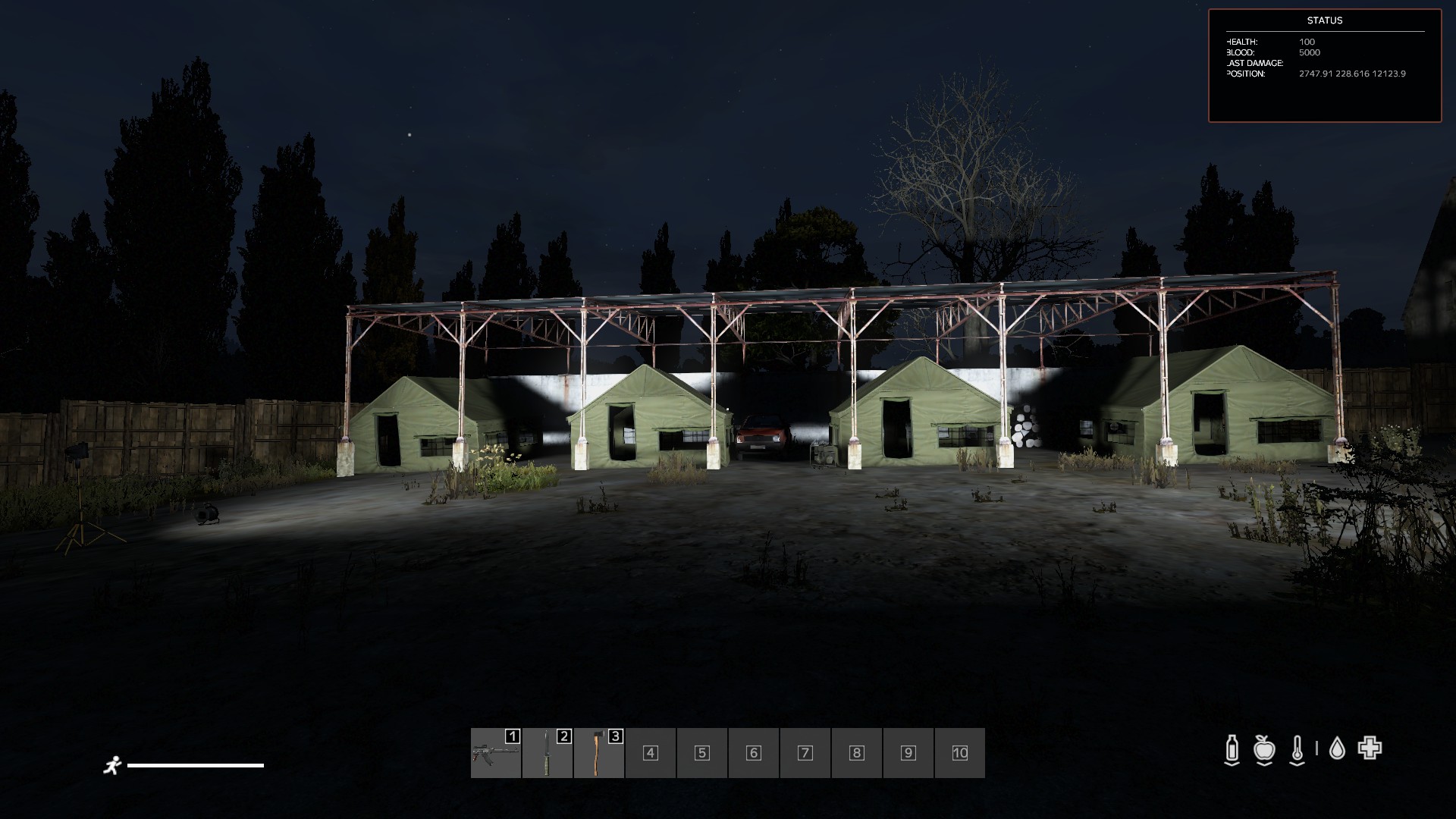
Task: Open the chevron under the hydration icon
Action: click(x=1232, y=764)
